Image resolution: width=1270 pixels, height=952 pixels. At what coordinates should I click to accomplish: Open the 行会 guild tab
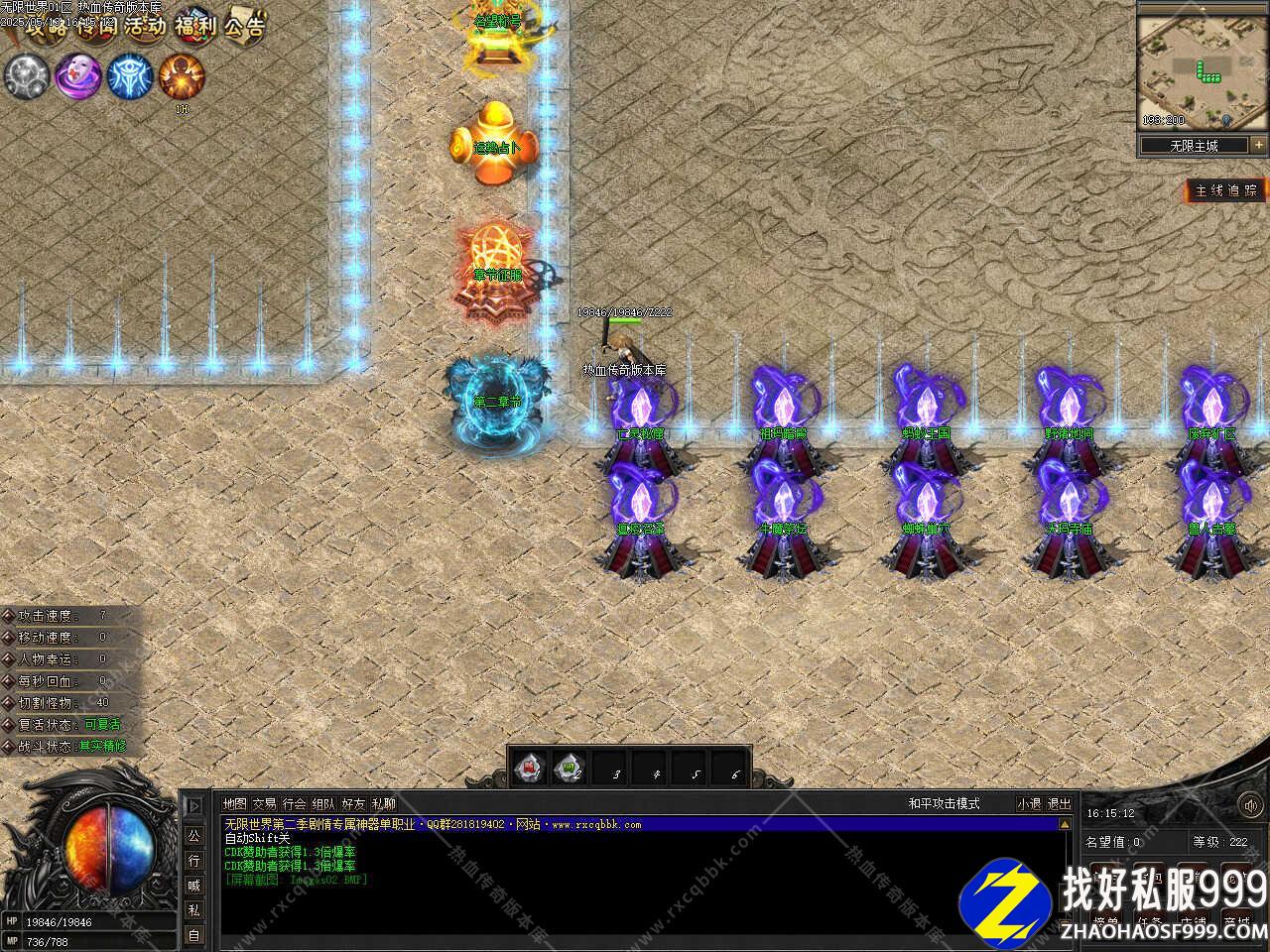pos(294,803)
